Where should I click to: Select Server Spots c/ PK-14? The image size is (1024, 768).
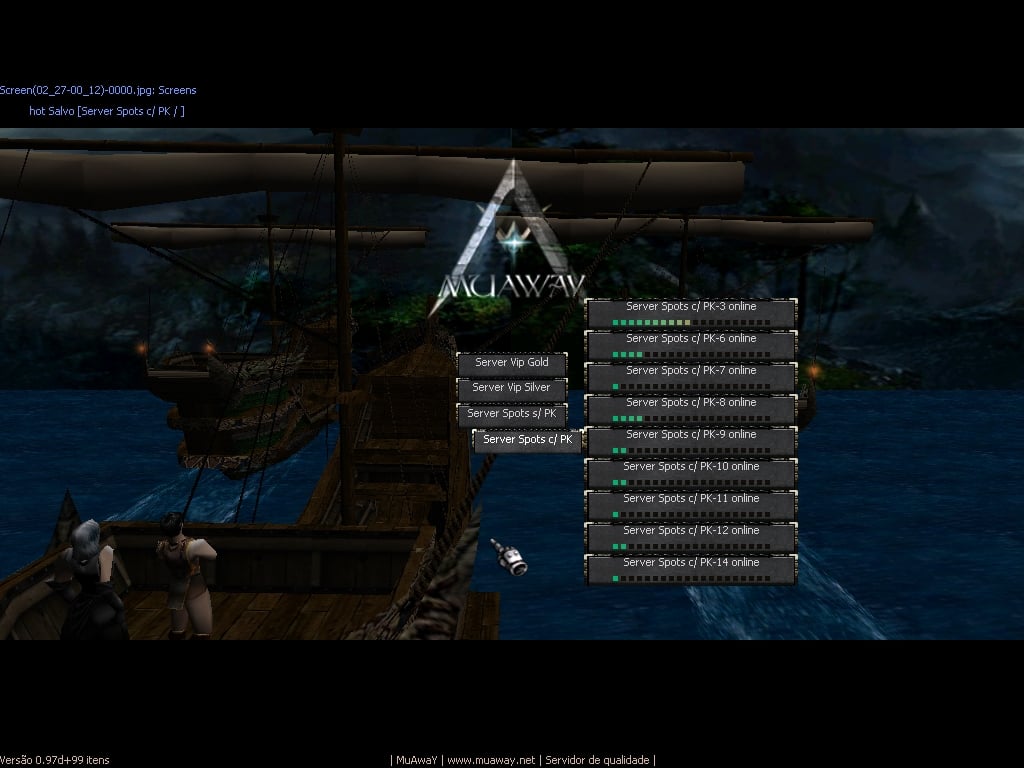pyautogui.click(x=691, y=569)
